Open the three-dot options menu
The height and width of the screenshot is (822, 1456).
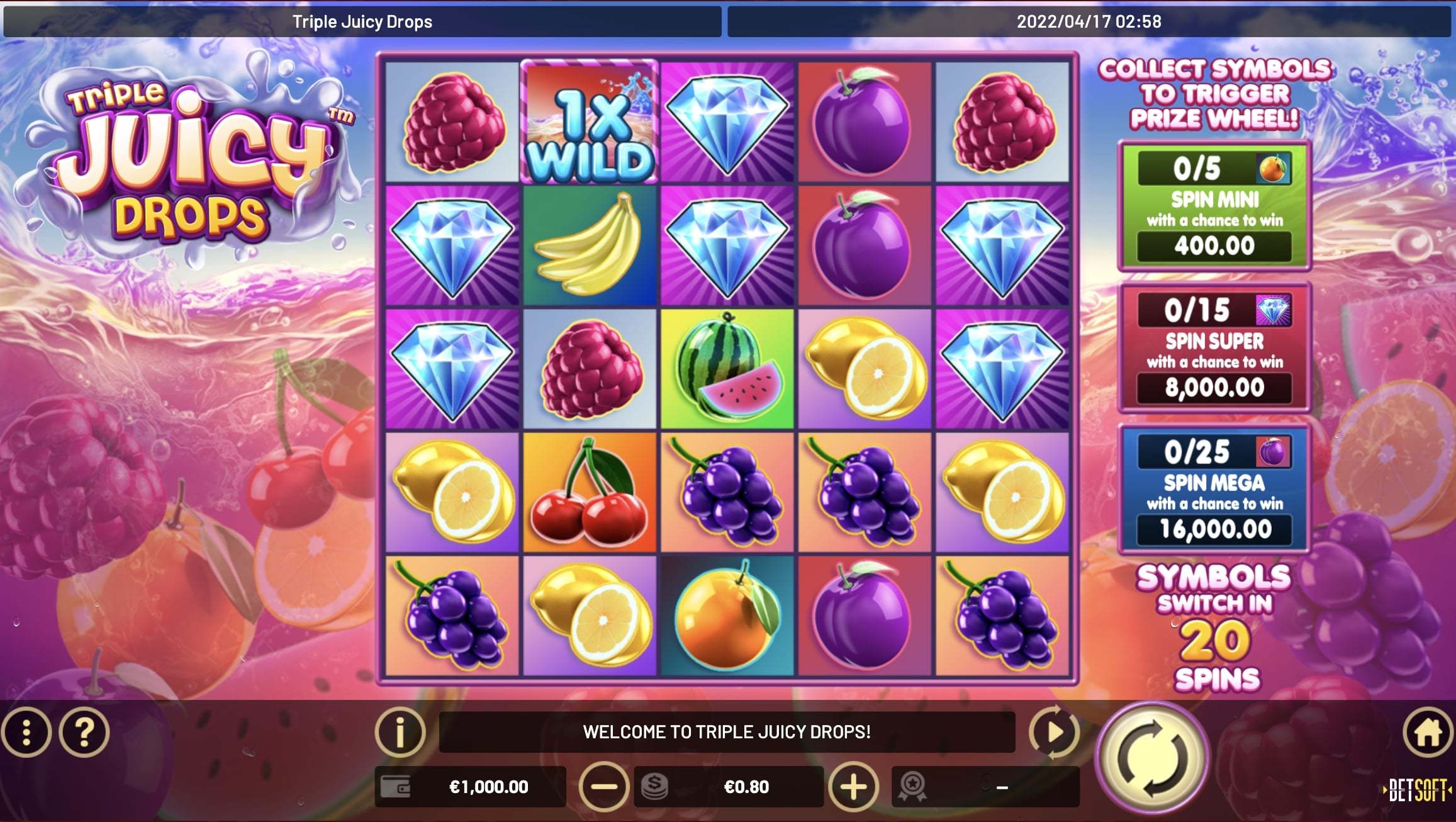26,733
